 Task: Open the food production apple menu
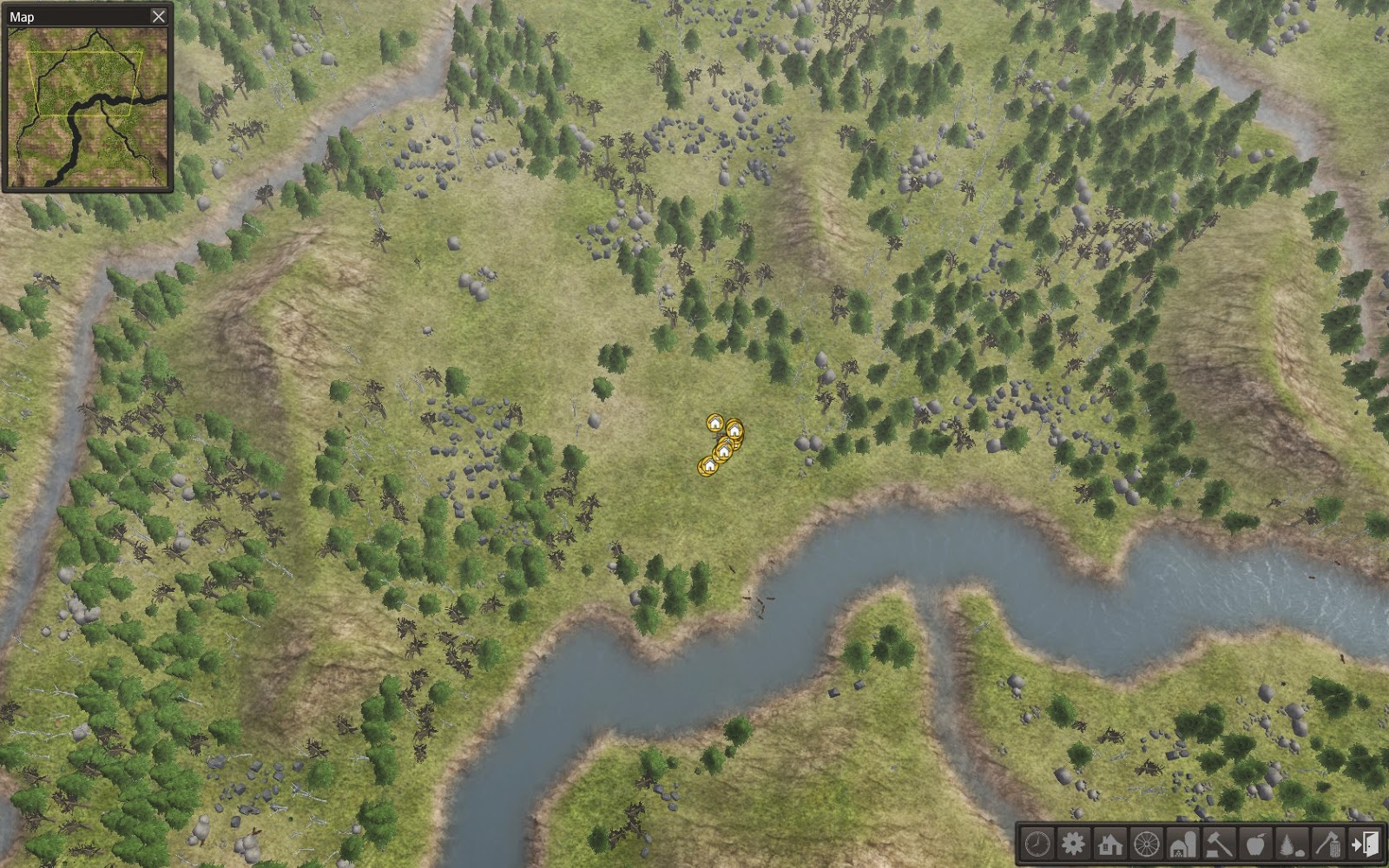pyautogui.click(x=1254, y=844)
